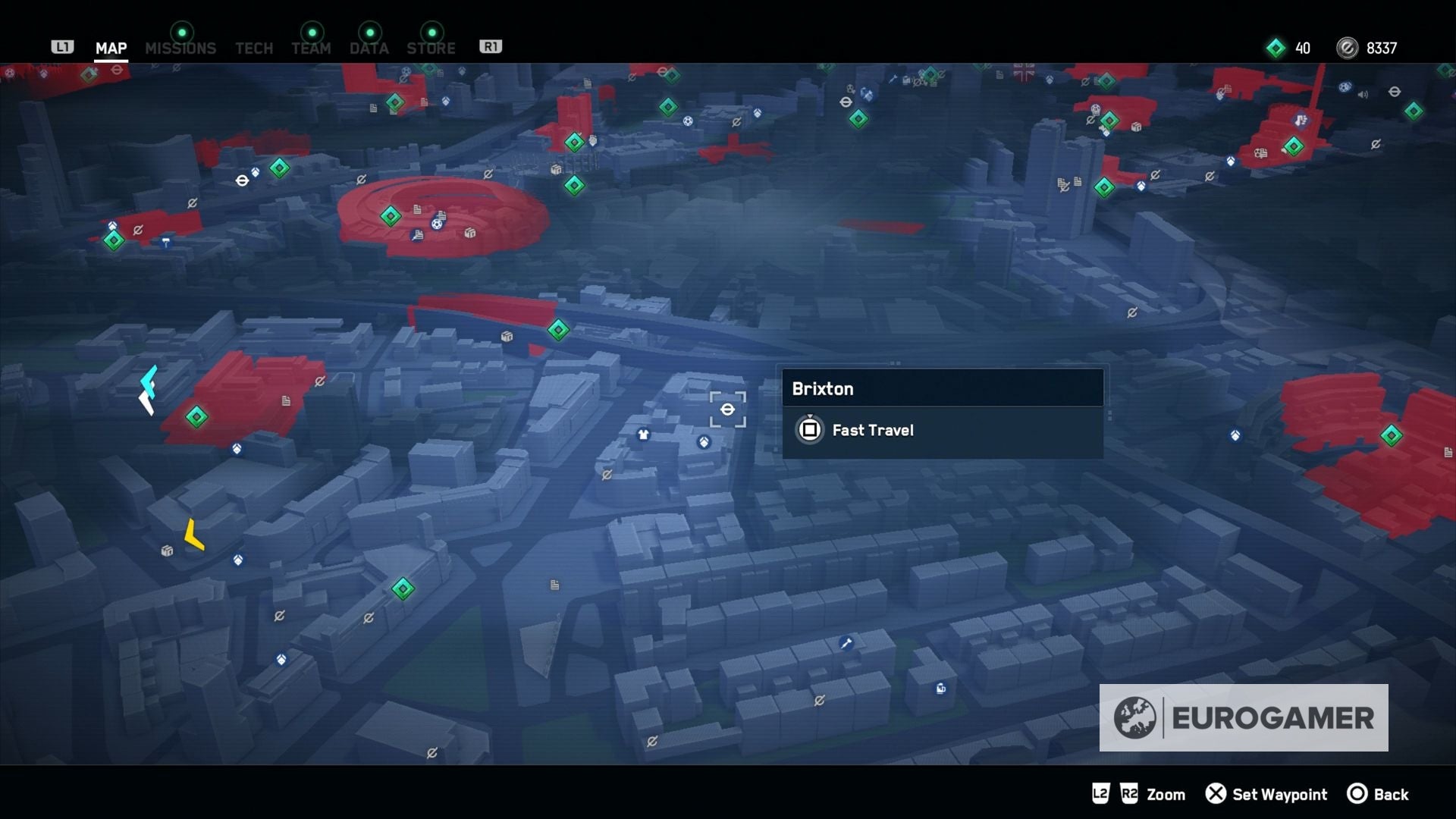Open the STORE menu tab

coord(431,48)
